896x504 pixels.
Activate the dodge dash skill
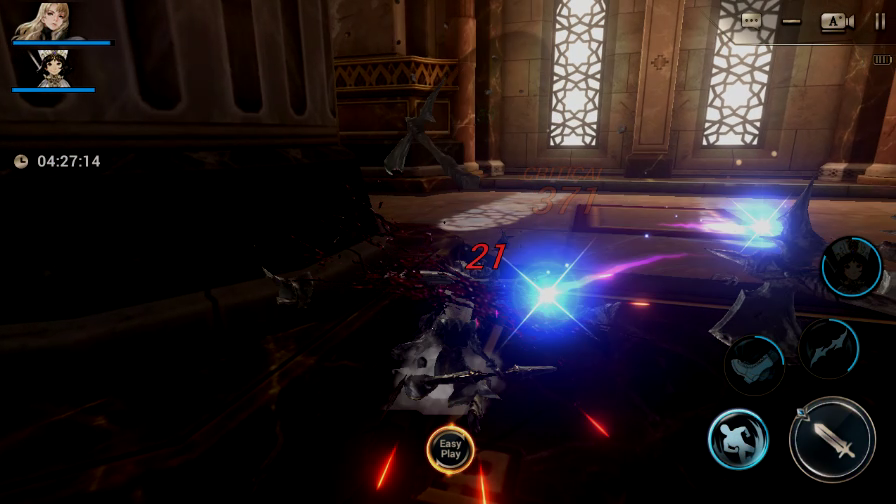point(738,440)
